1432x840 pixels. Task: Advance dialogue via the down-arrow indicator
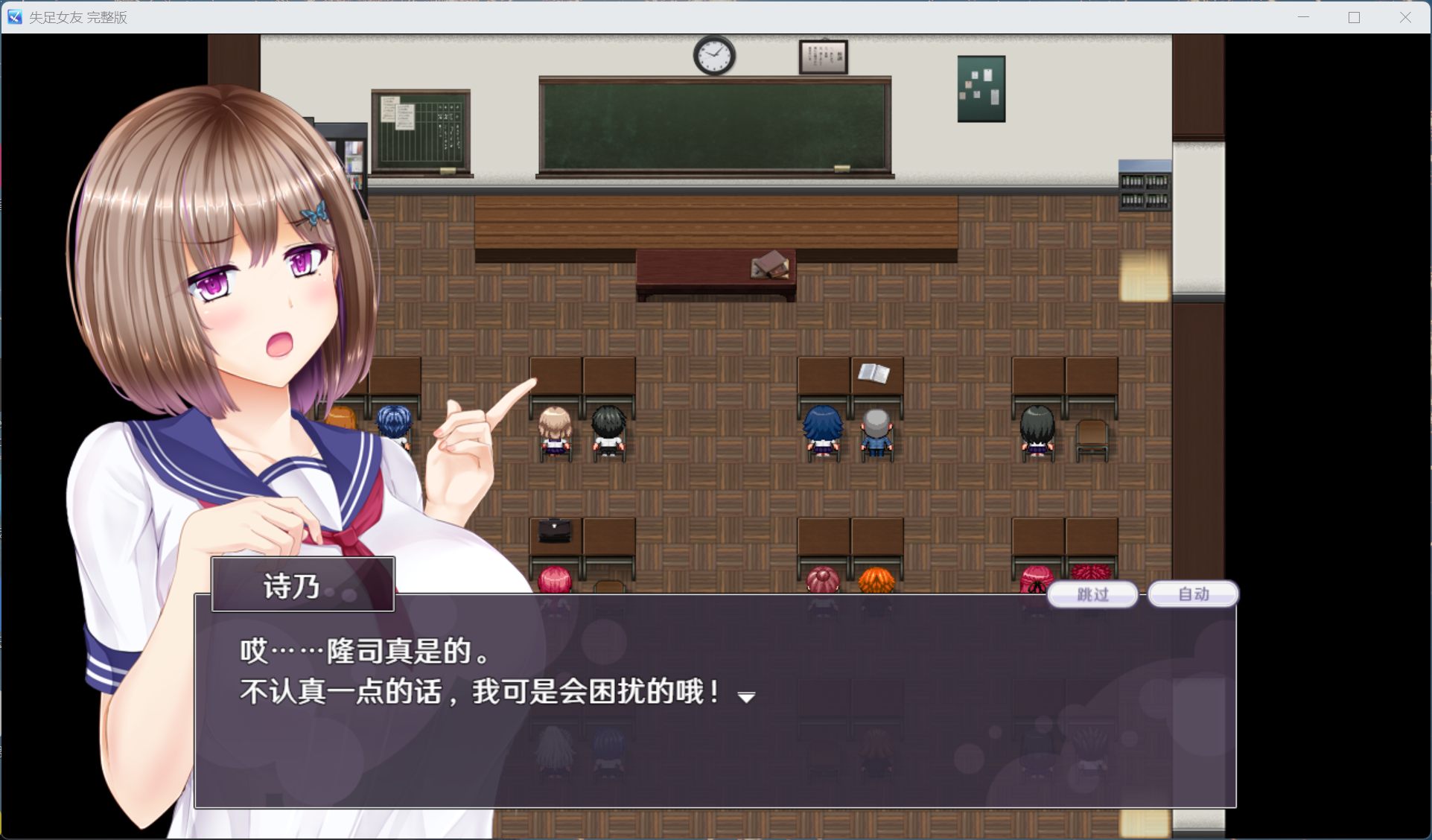746,697
